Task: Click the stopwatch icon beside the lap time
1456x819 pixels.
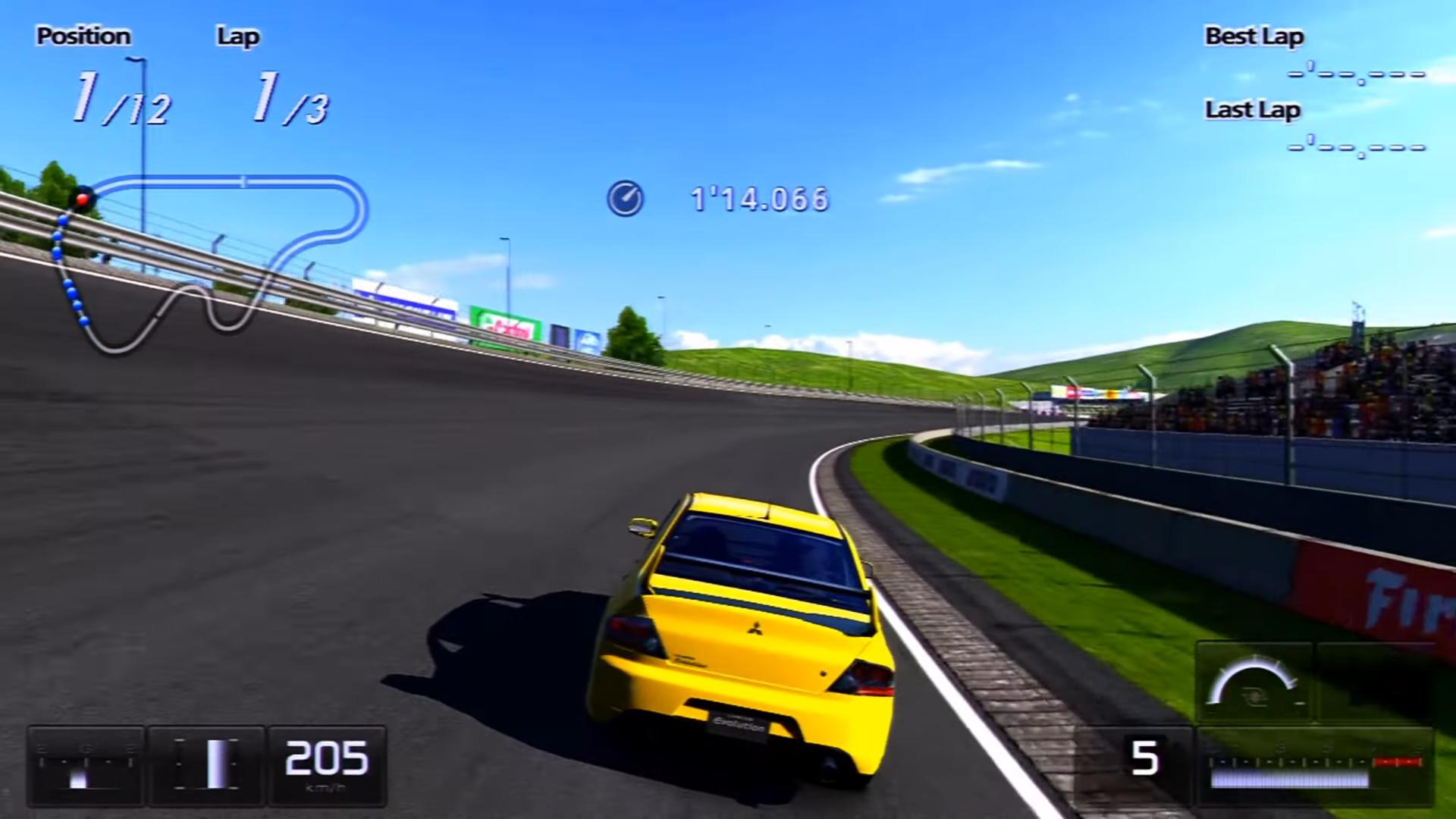Action: point(624,199)
